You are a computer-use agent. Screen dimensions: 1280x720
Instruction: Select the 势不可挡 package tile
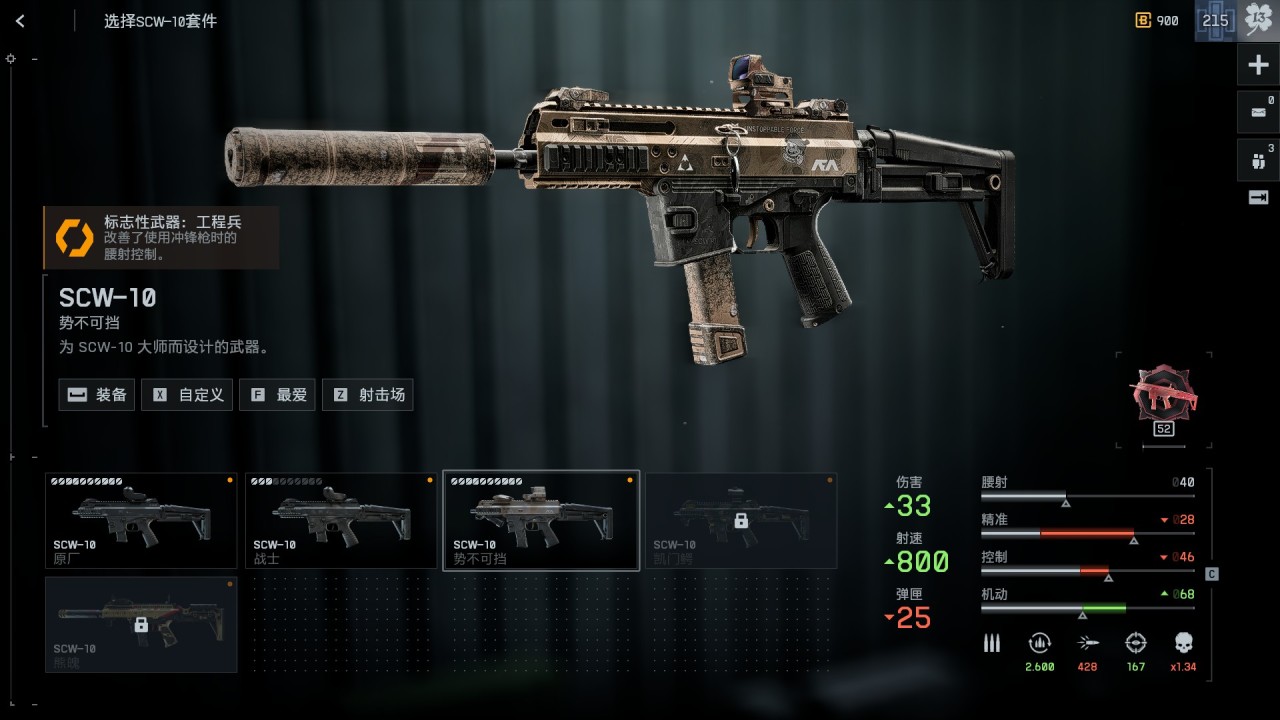pos(541,520)
